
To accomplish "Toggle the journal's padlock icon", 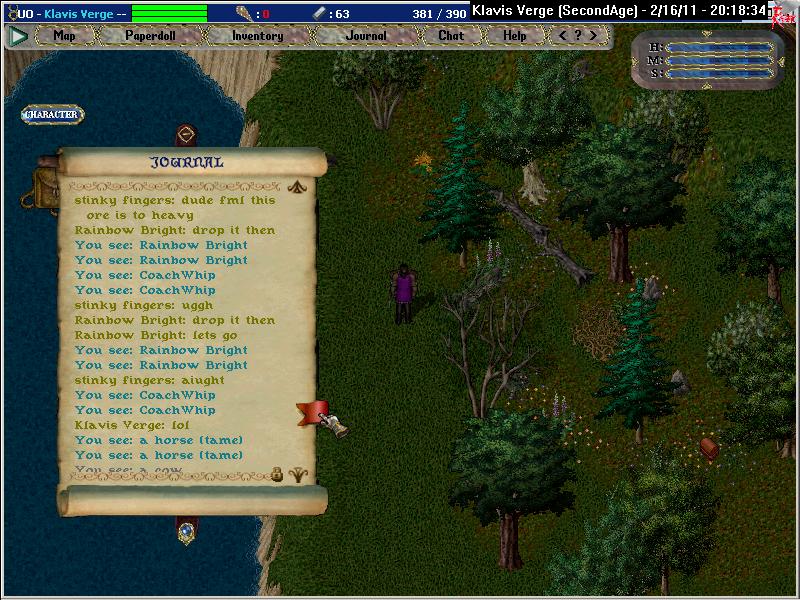I will tap(277, 476).
